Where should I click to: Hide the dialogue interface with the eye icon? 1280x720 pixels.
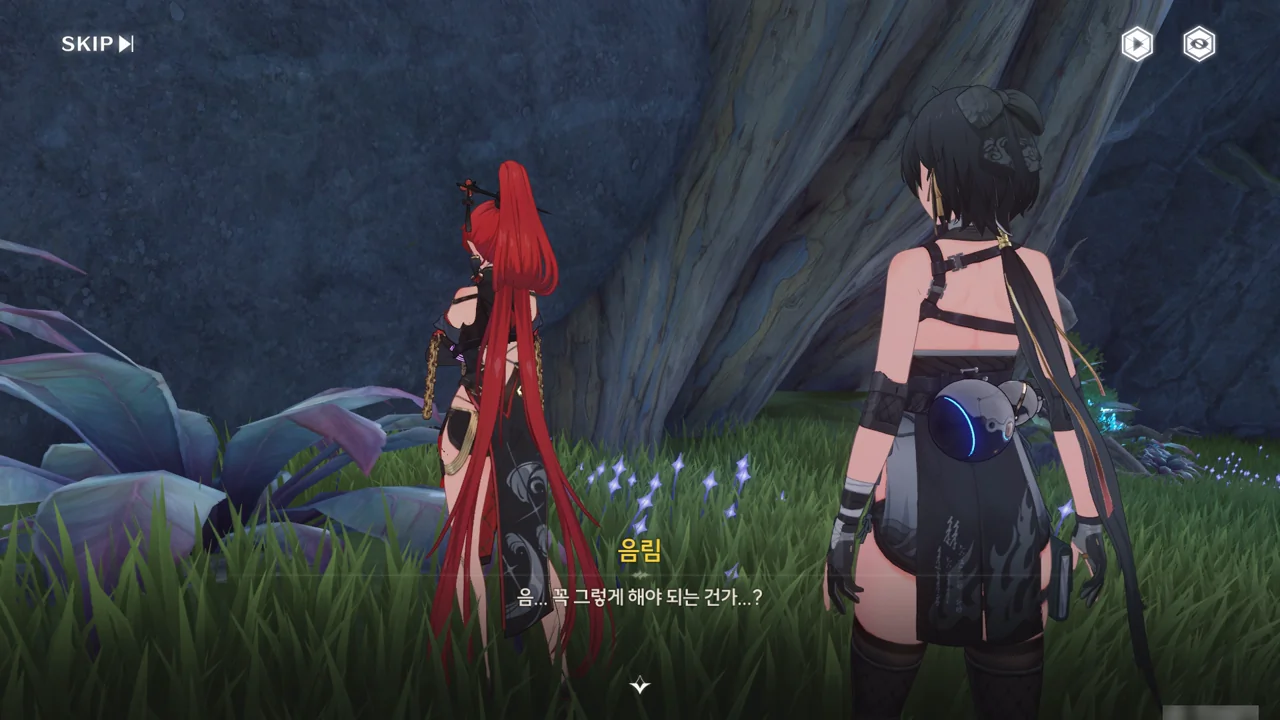pyautogui.click(x=1199, y=44)
